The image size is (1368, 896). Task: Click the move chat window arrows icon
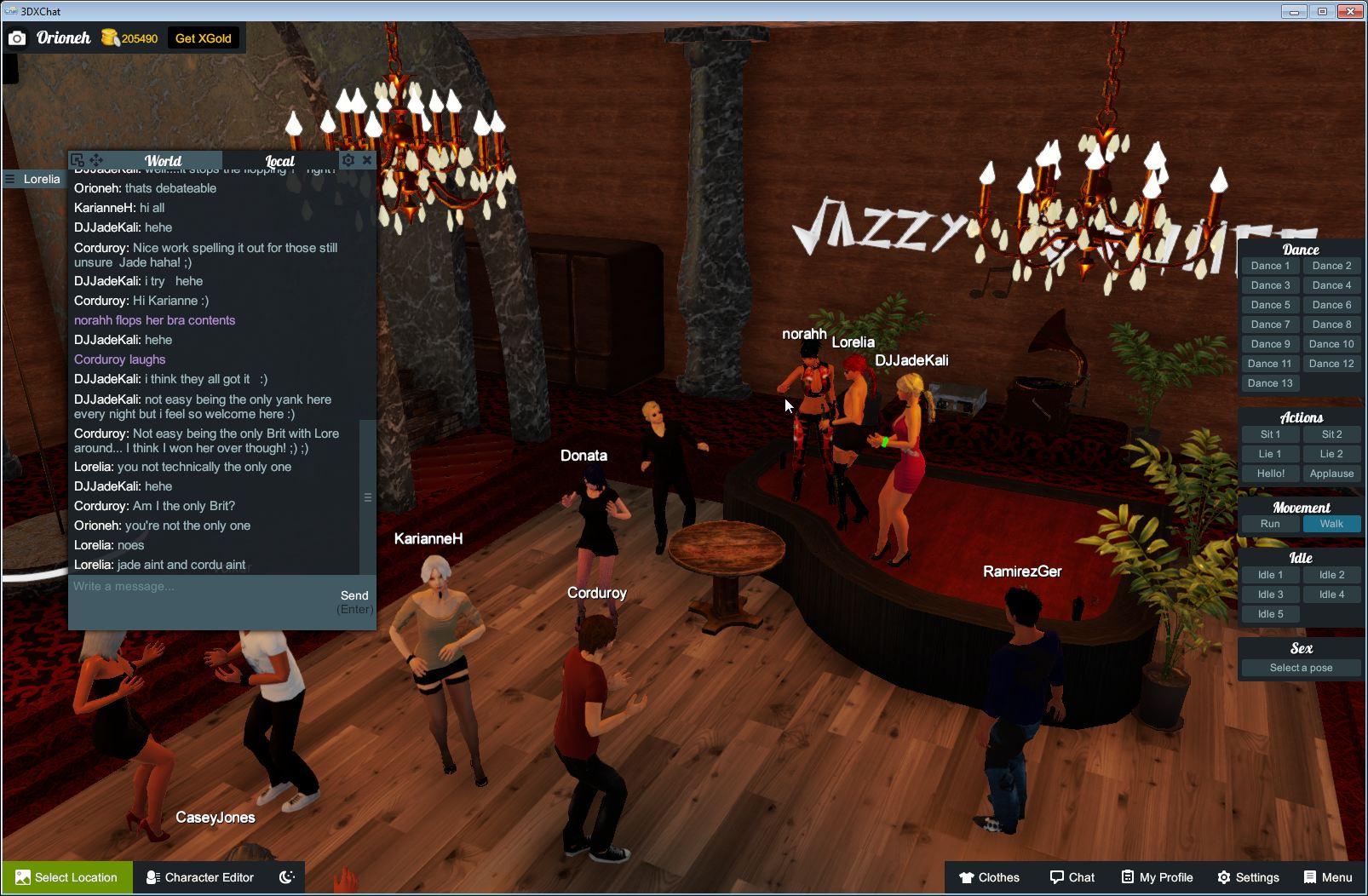point(95,160)
